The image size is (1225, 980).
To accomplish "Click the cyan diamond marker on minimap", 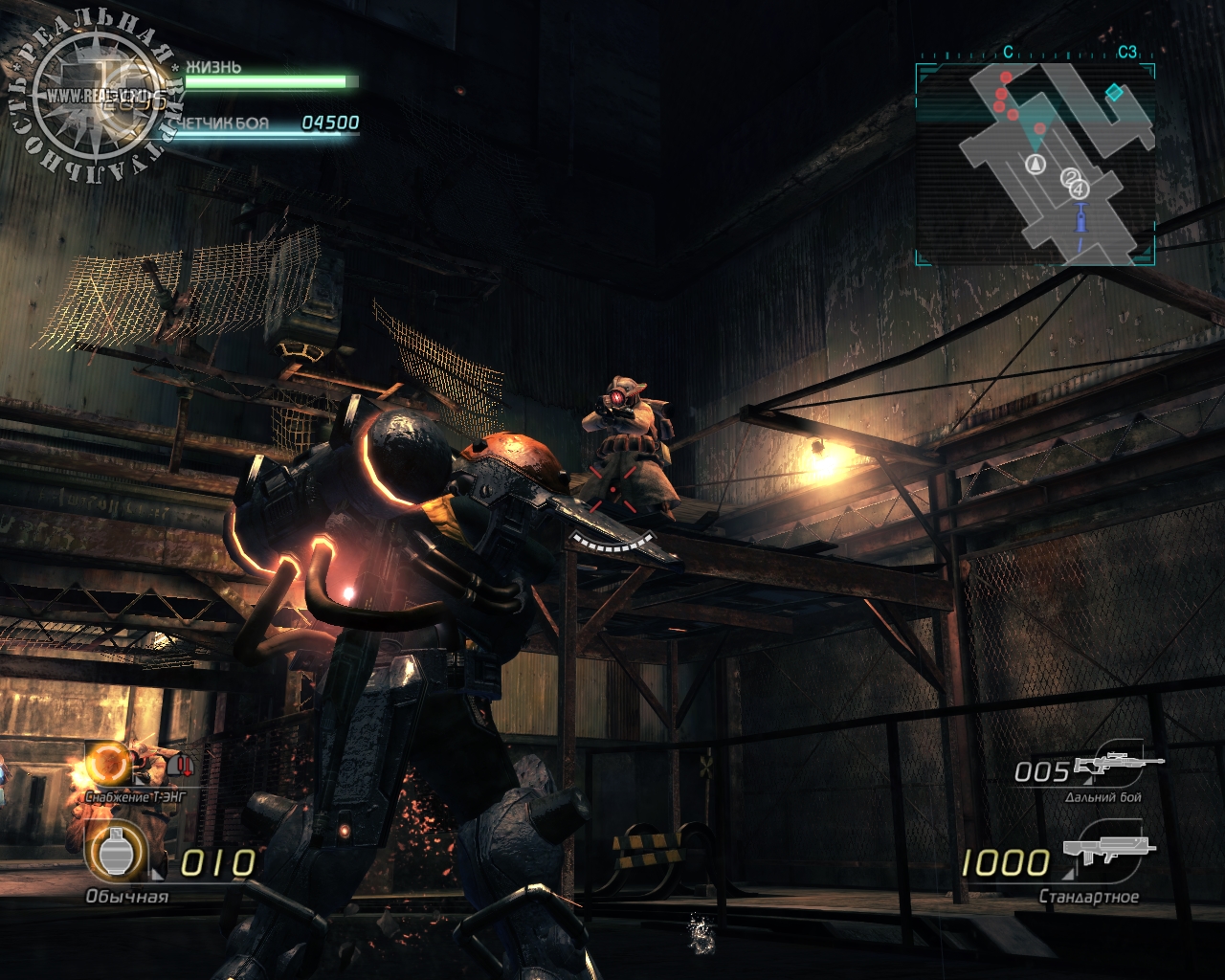I will pyautogui.click(x=1114, y=92).
